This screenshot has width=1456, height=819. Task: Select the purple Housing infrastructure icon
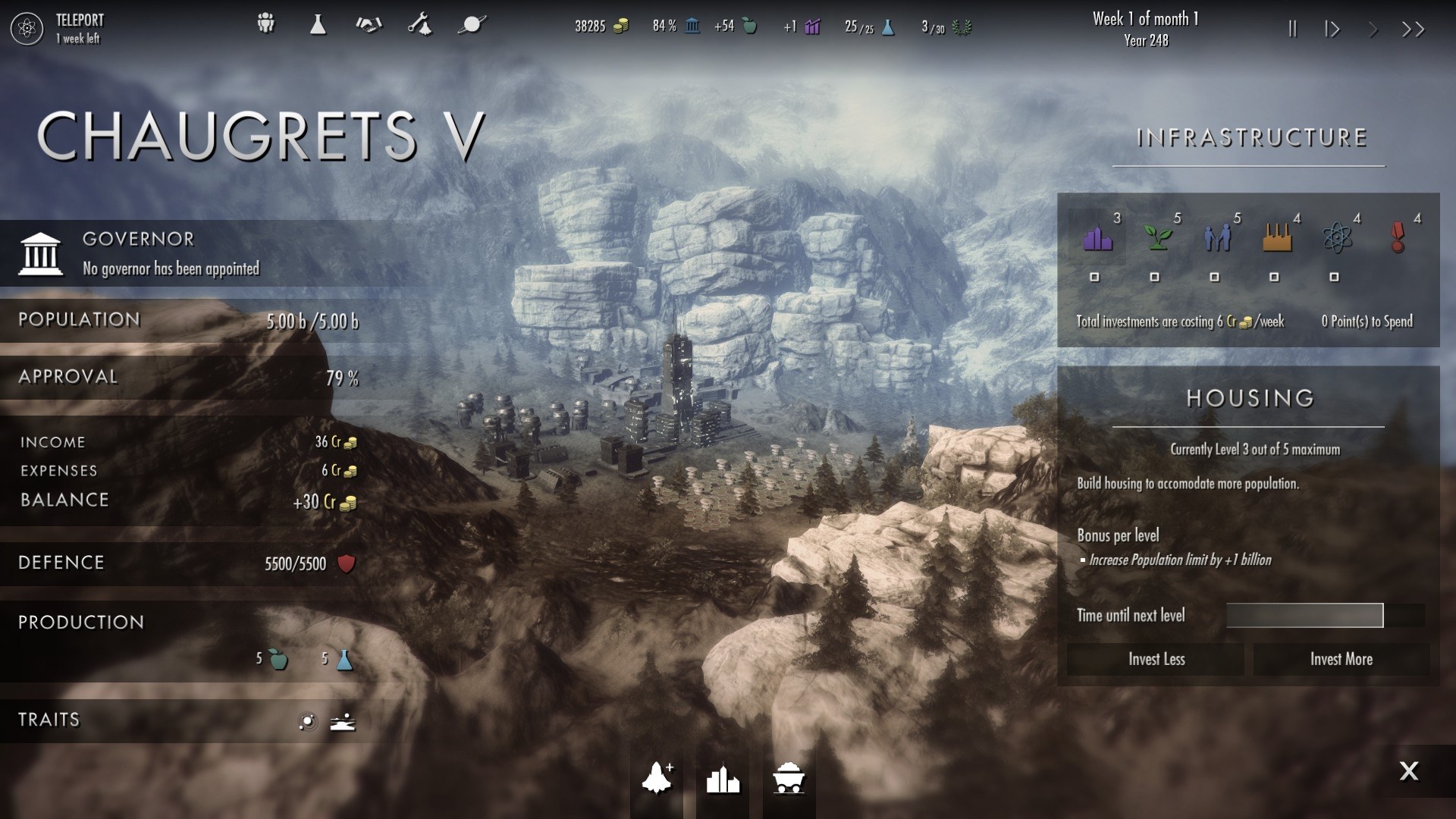[x=1097, y=237]
